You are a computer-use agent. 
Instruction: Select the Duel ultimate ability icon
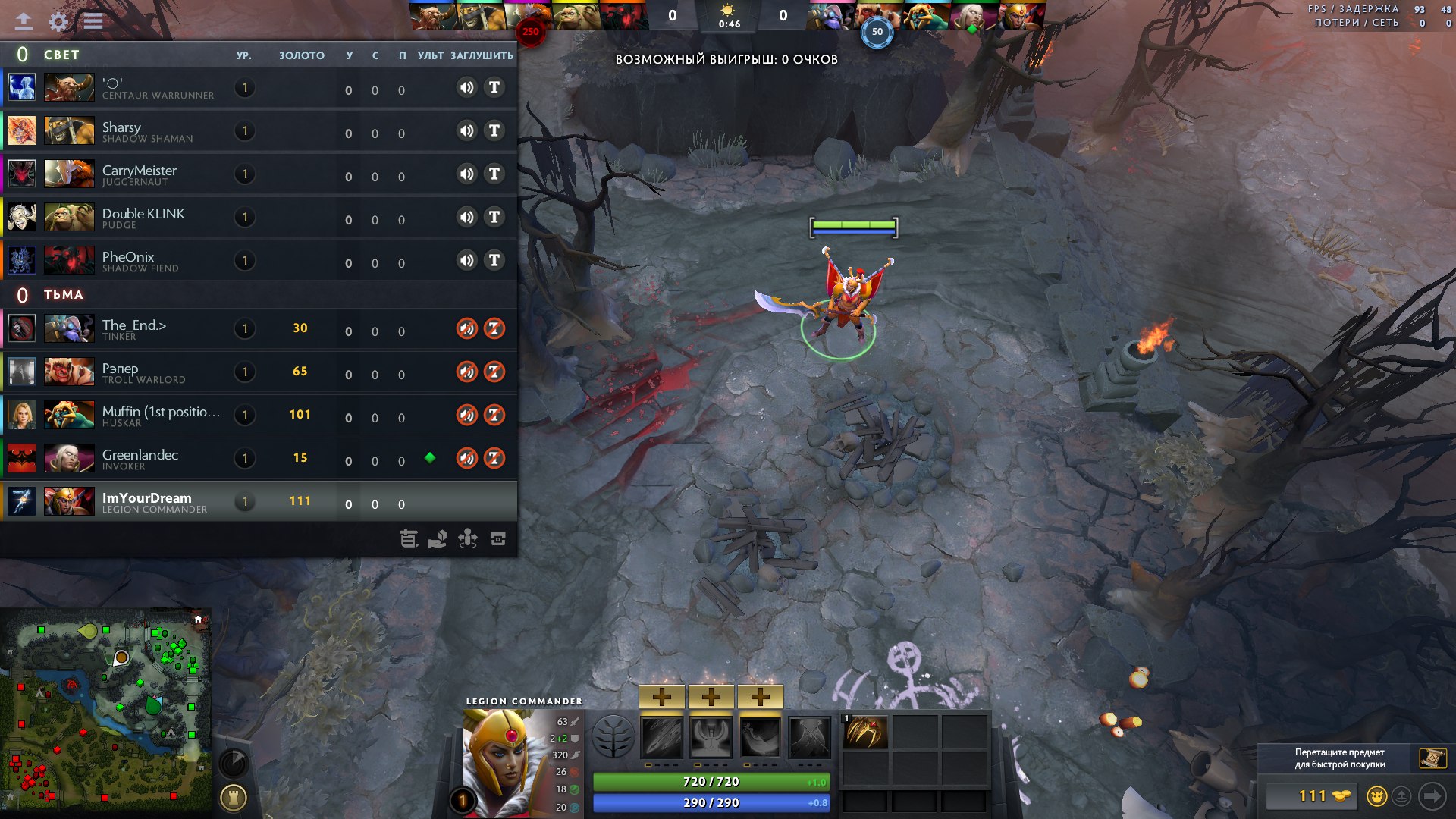[x=809, y=737]
